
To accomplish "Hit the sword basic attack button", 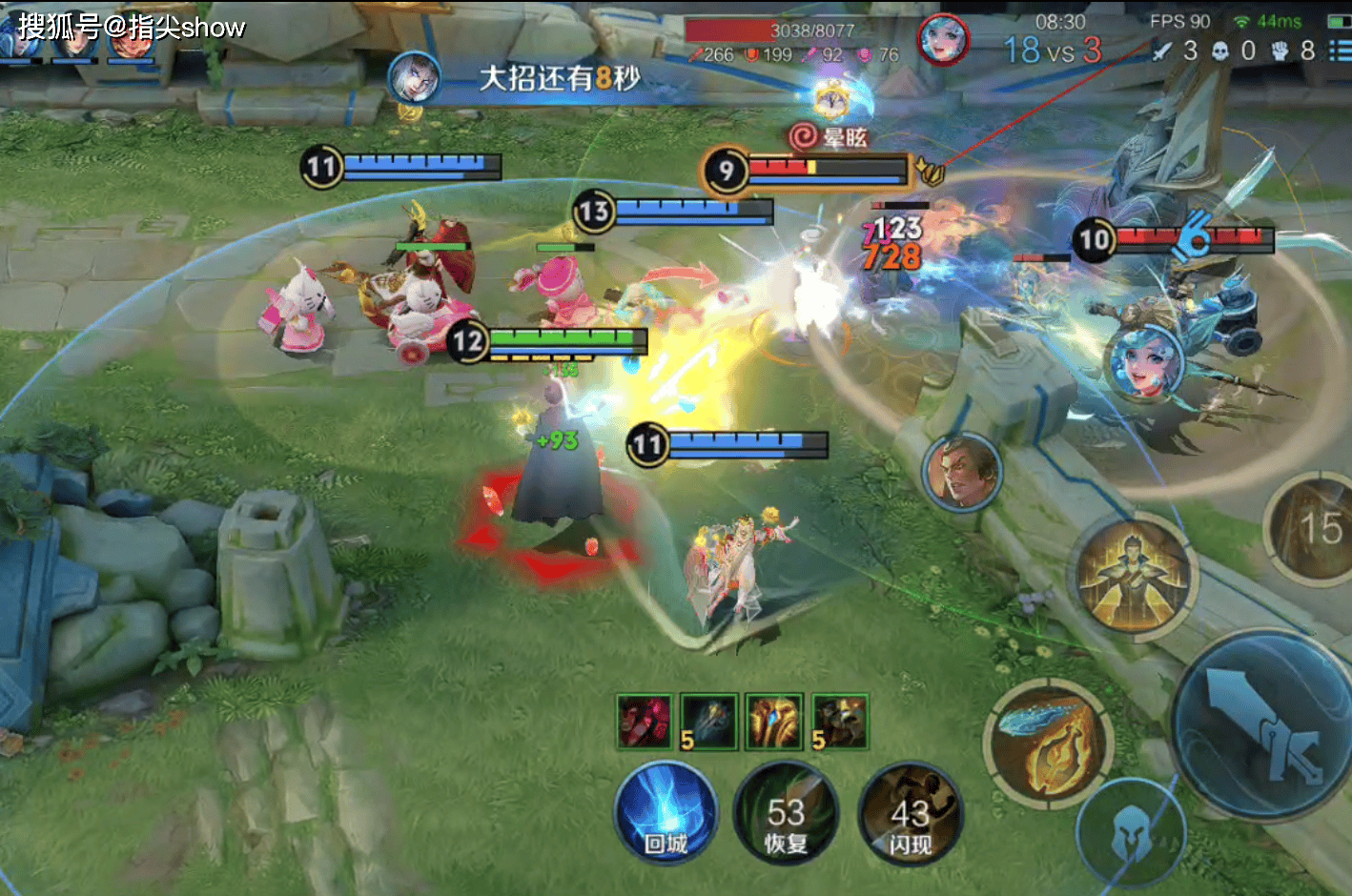I will coord(1263,724).
